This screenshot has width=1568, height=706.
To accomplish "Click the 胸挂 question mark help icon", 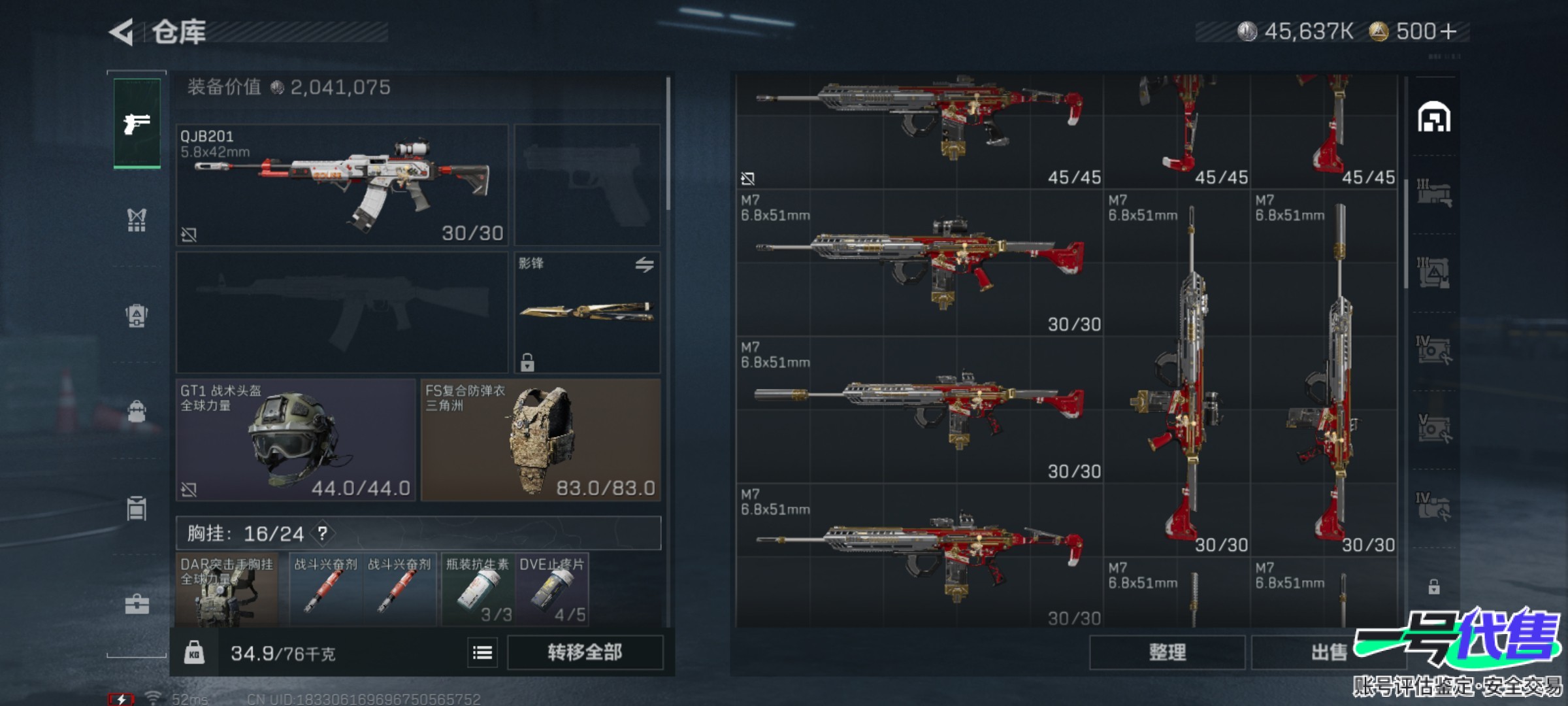I will (323, 533).
